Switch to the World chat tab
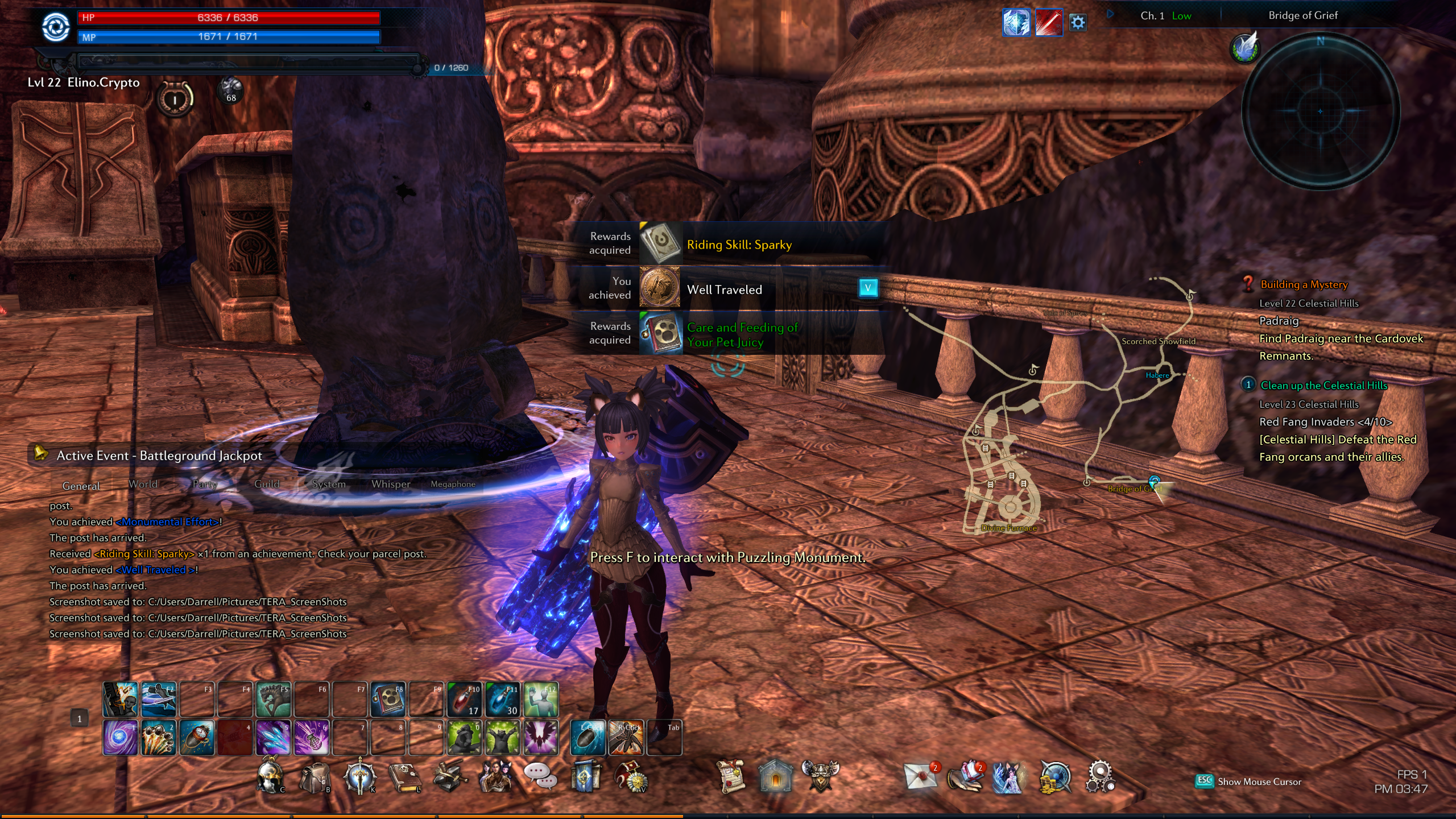Image resolution: width=1456 pixels, height=819 pixels. coord(143,484)
